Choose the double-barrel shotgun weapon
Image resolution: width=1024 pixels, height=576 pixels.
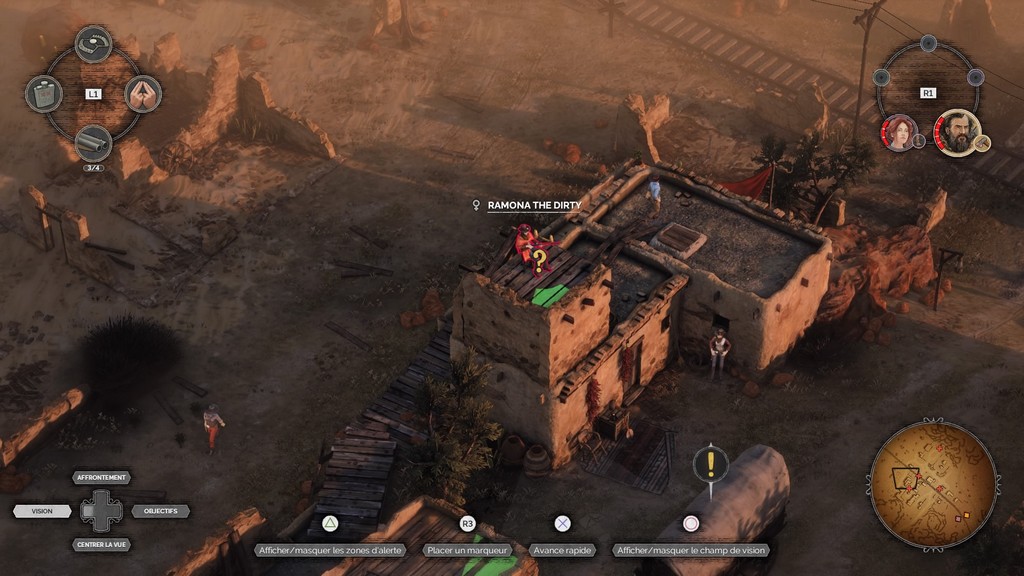(x=93, y=143)
